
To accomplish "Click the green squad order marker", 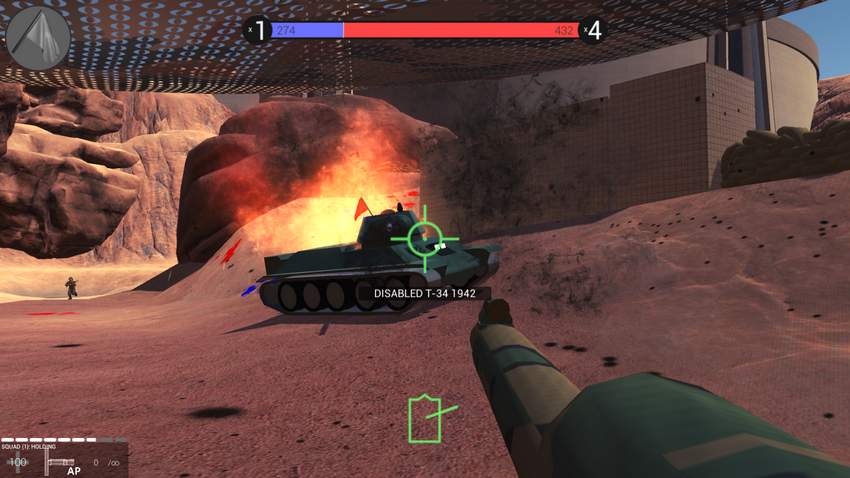I will [426, 418].
